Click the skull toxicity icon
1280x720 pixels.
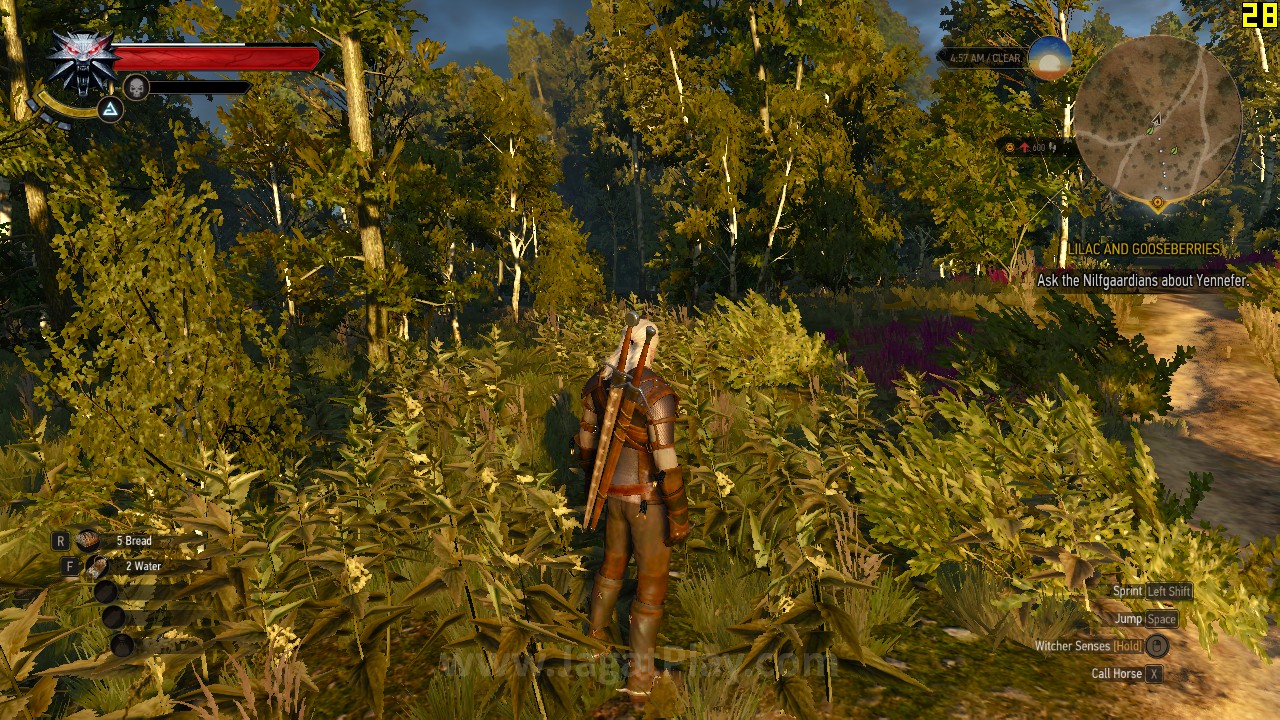(136, 88)
